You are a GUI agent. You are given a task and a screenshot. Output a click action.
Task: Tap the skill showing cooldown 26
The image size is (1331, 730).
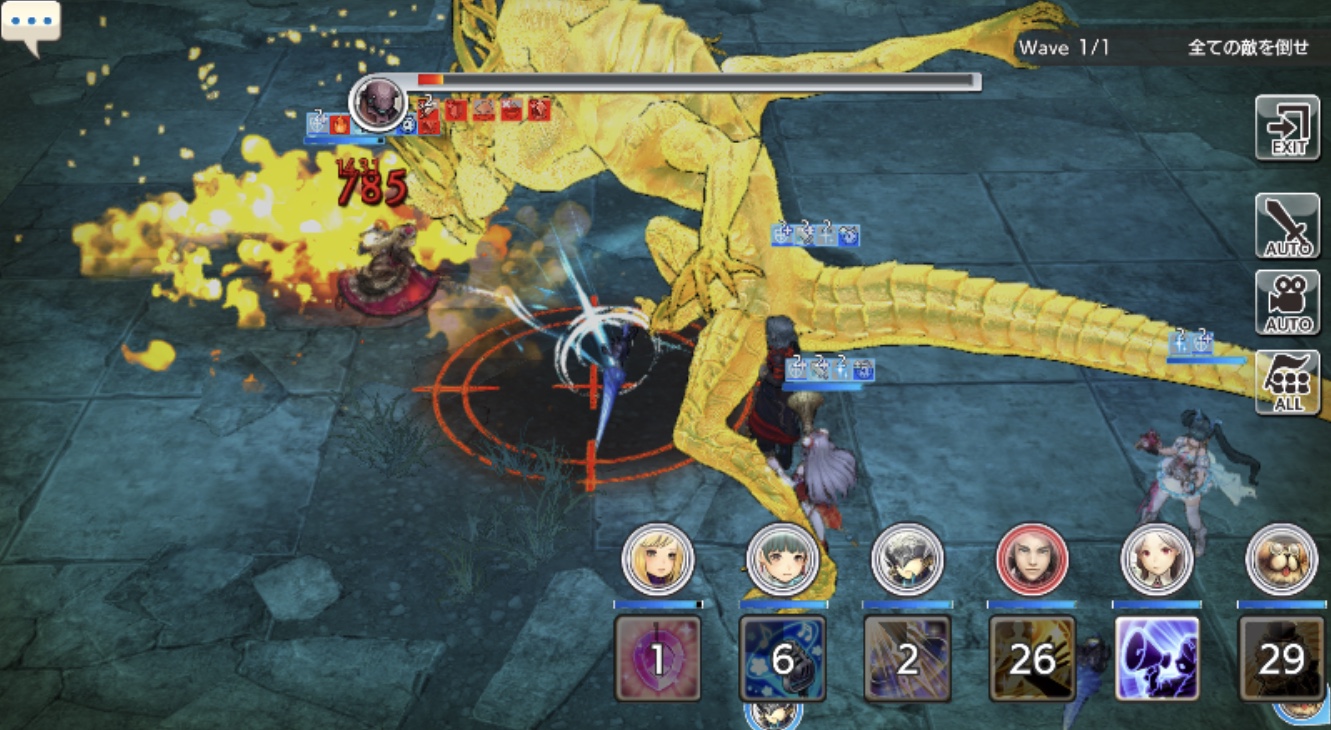[1032, 658]
